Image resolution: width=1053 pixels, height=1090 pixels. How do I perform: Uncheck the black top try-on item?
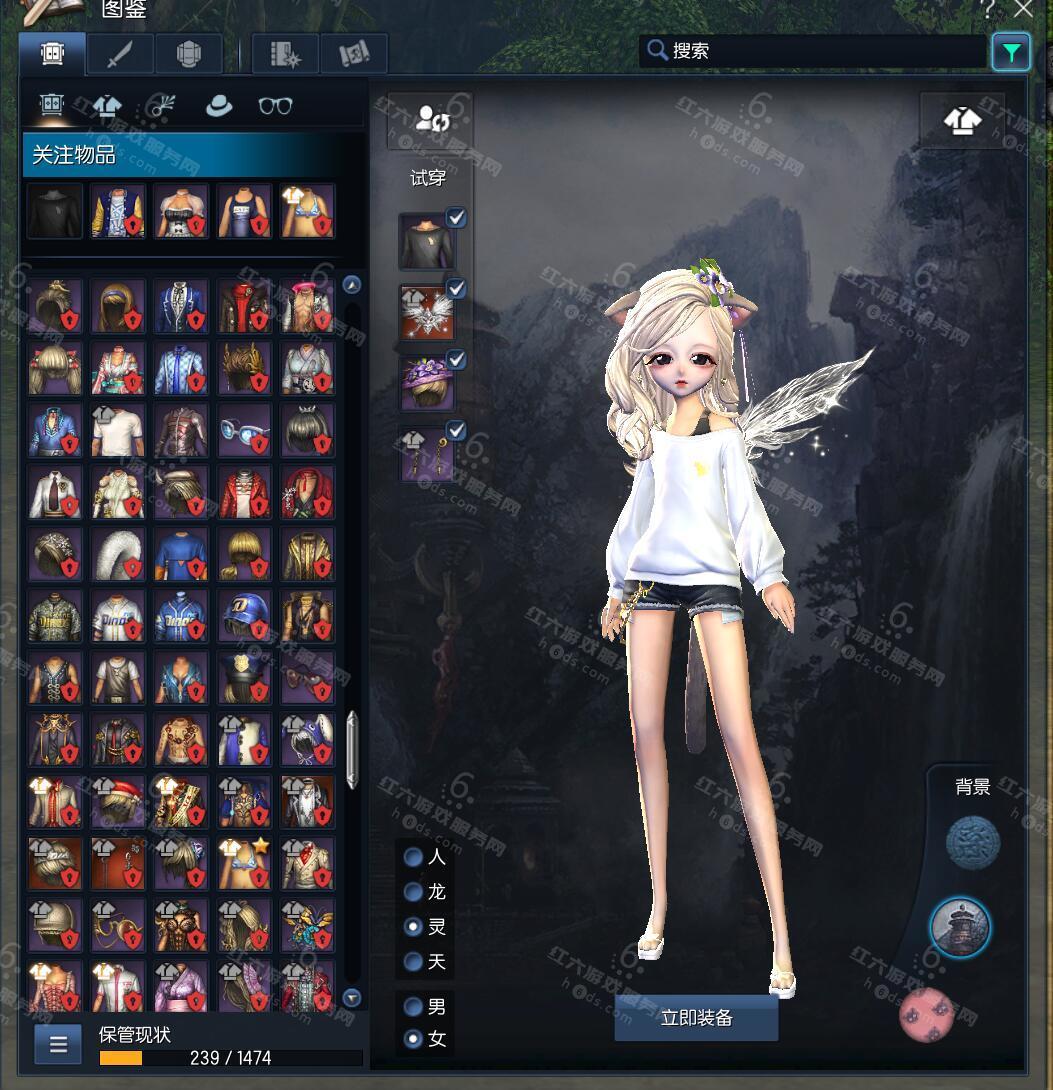coord(456,218)
